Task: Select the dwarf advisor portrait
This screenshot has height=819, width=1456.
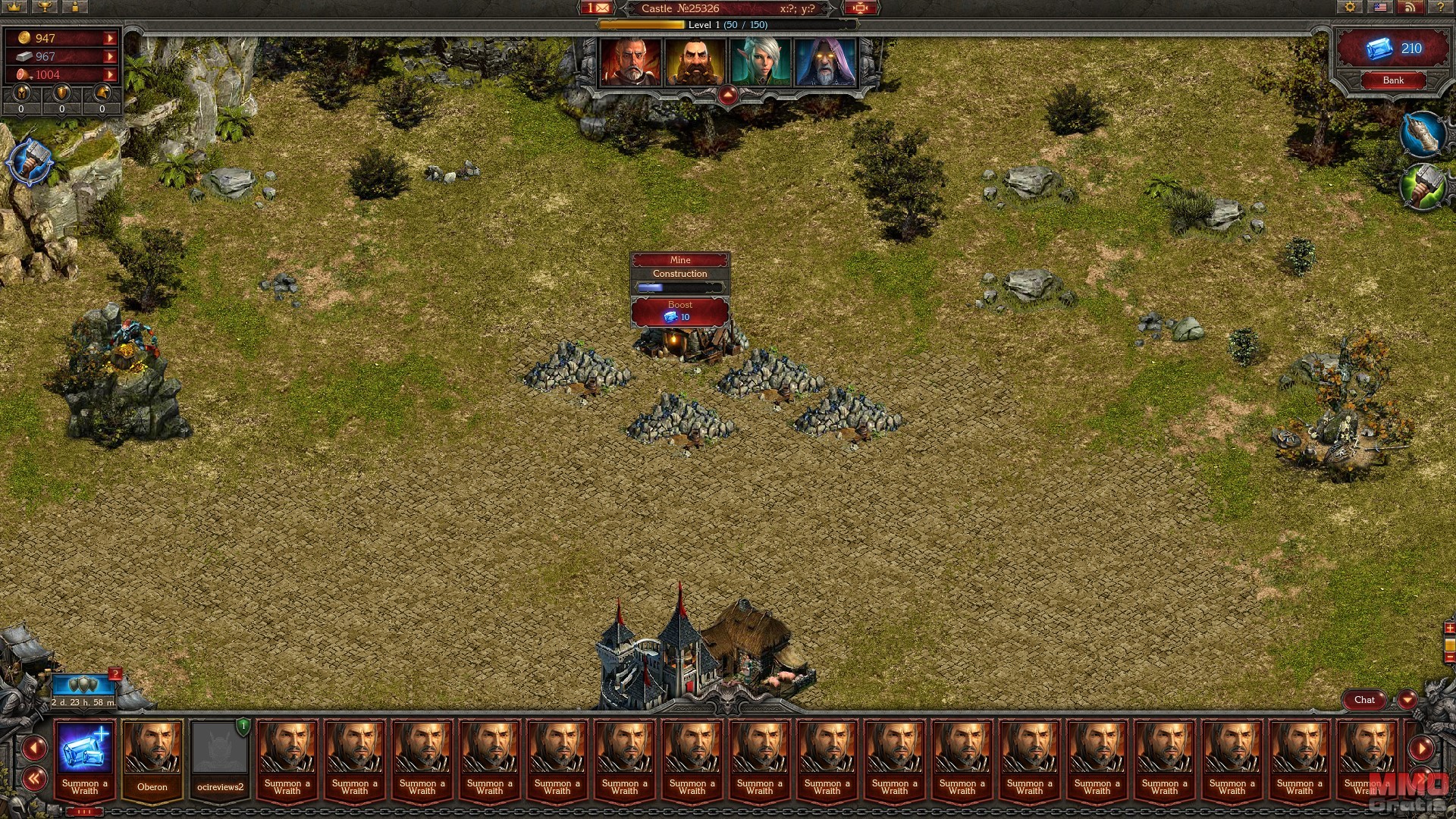Action: pyautogui.click(x=695, y=62)
